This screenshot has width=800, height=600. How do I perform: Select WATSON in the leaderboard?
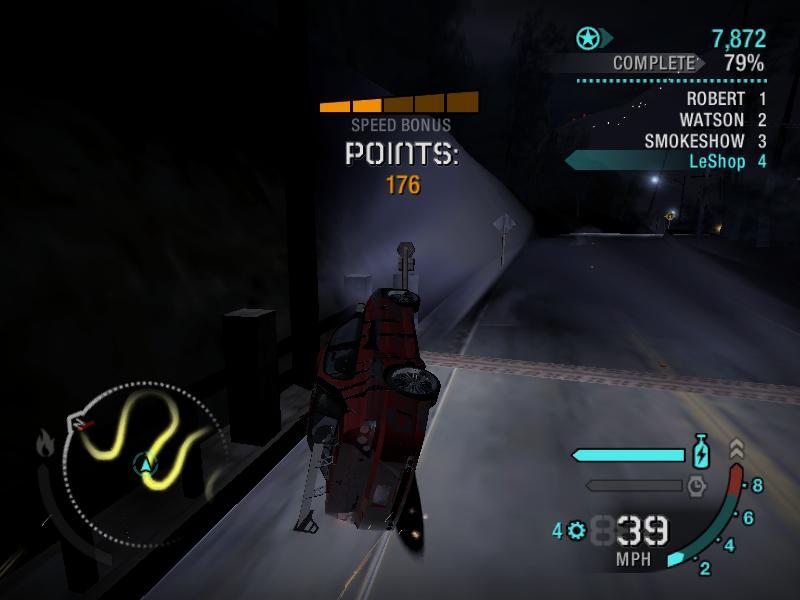tap(720, 120)
